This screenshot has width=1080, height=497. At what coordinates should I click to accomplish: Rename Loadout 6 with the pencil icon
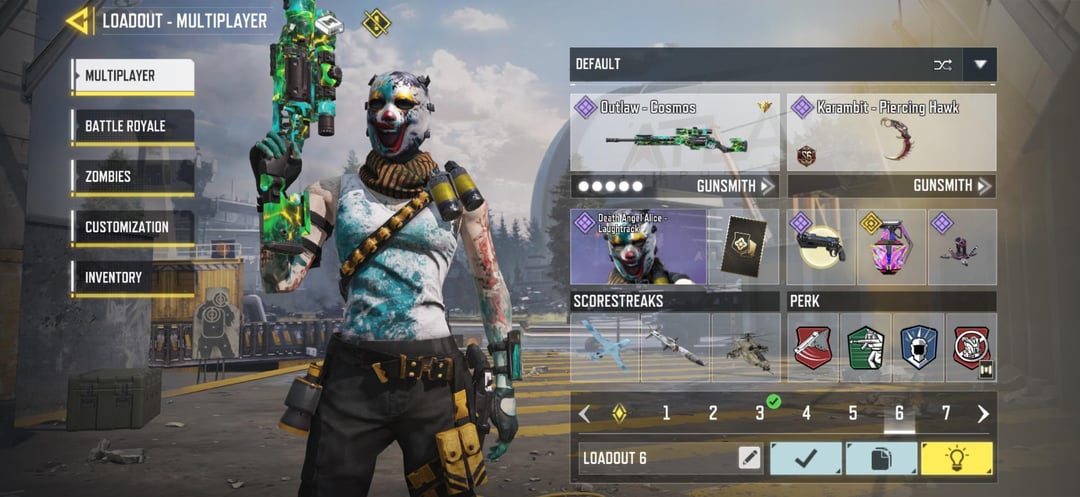[749, 459]
